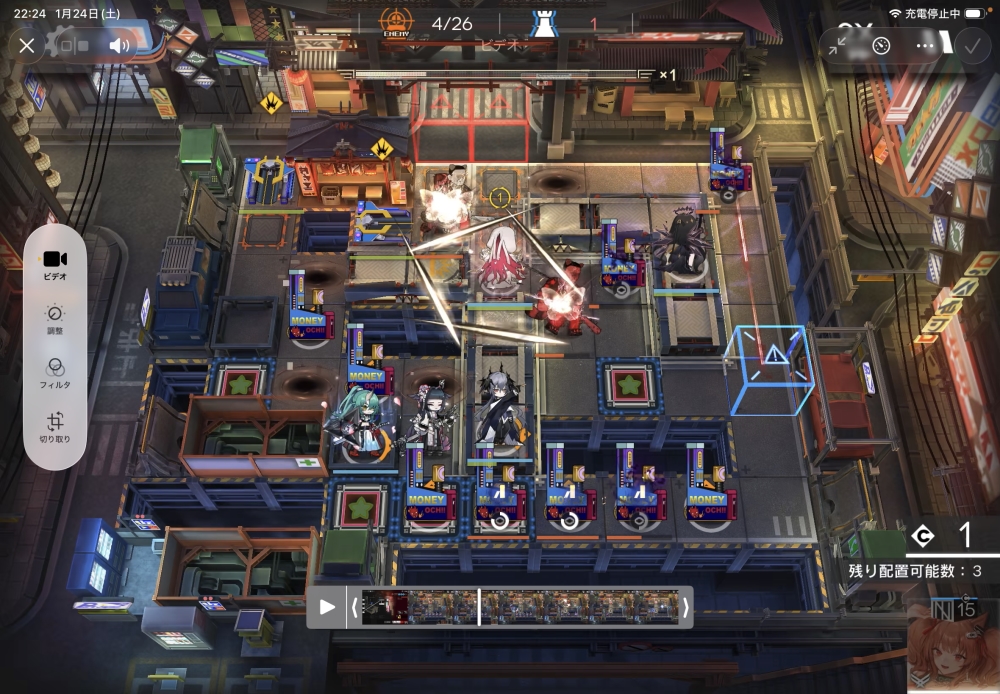Click the left trim handle of the filmstrip
1000x694 pixels.
point(353,607)
